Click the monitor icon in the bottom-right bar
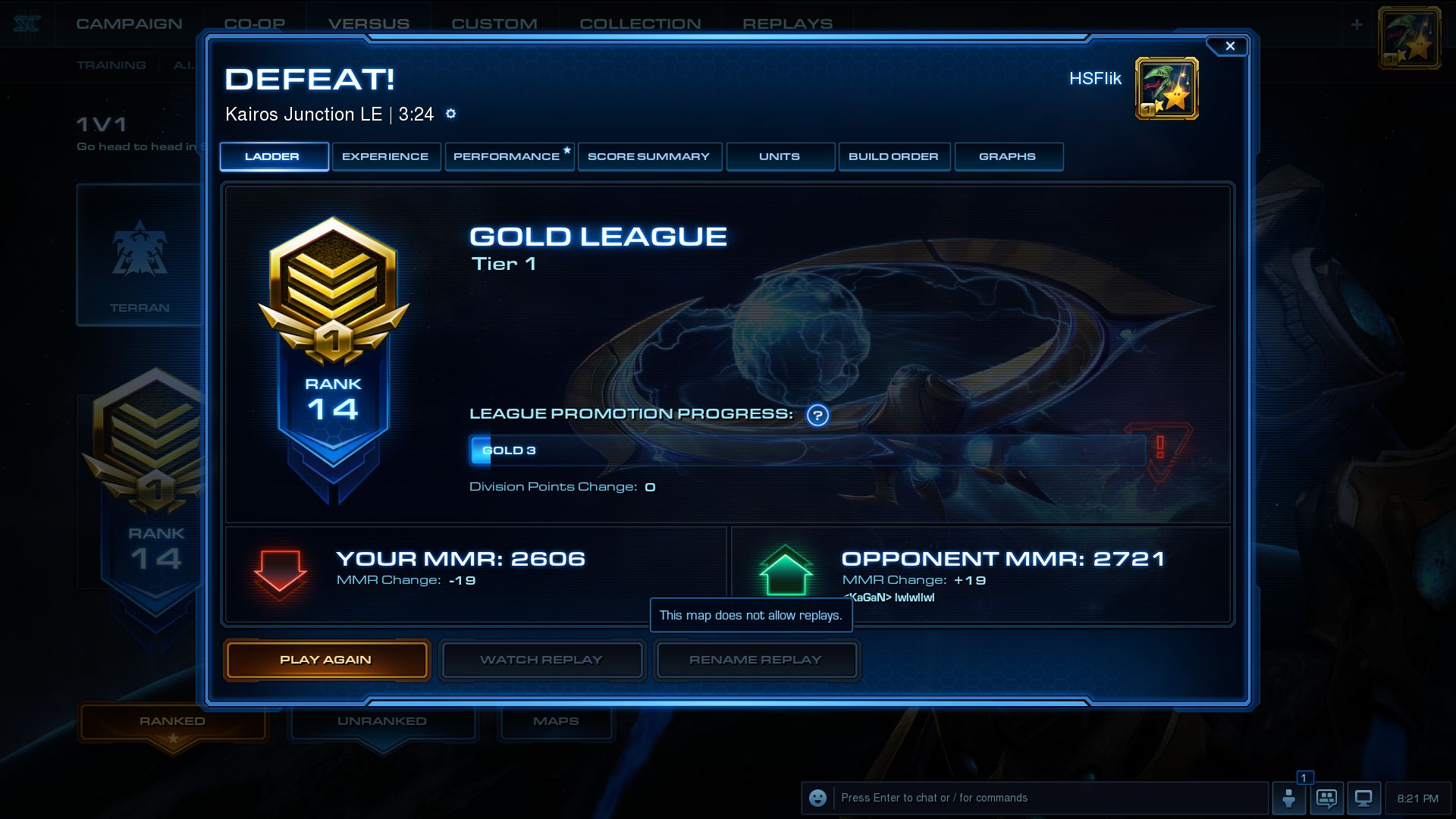The height and width of the screenshot is (819, 1456). coord(1364,798)
